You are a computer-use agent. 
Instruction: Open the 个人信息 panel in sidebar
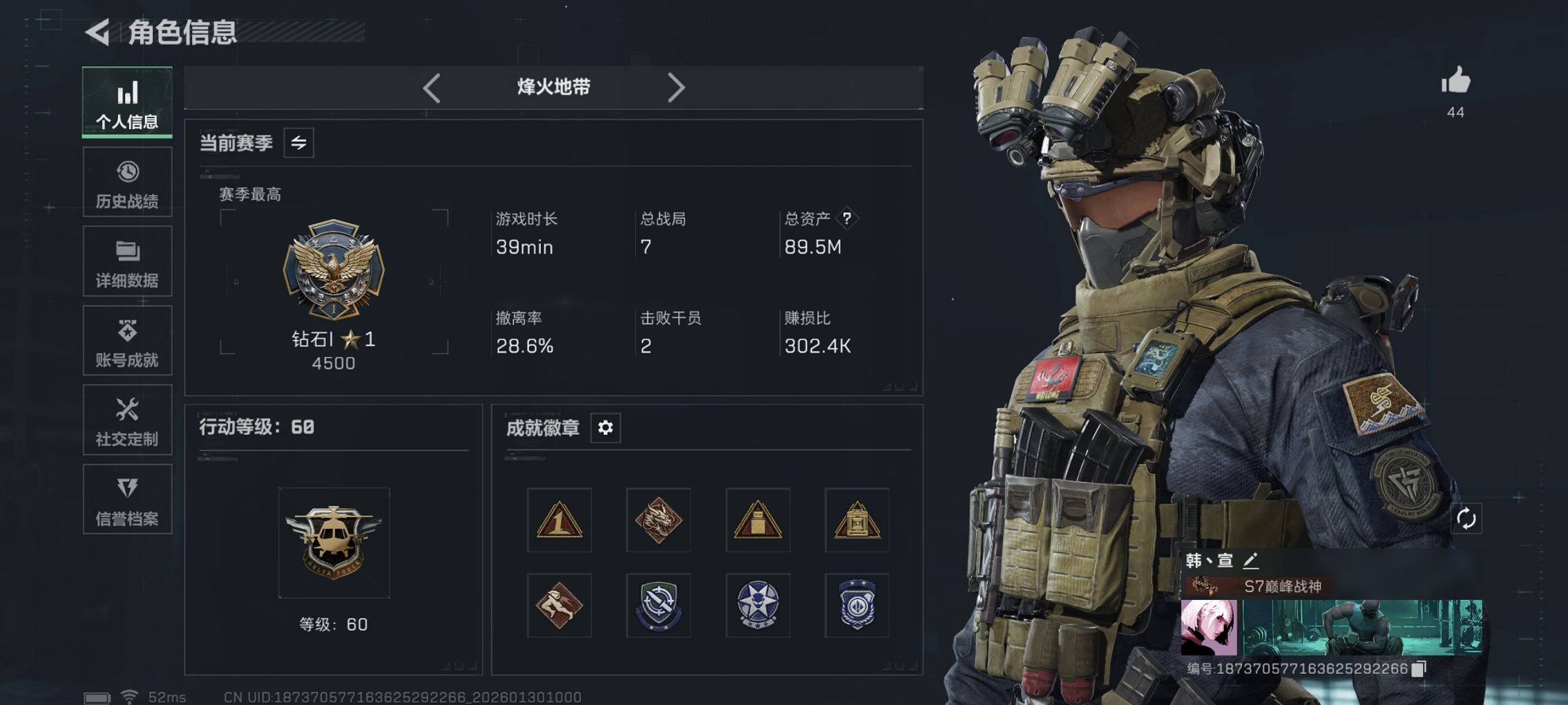click(126, 102)
